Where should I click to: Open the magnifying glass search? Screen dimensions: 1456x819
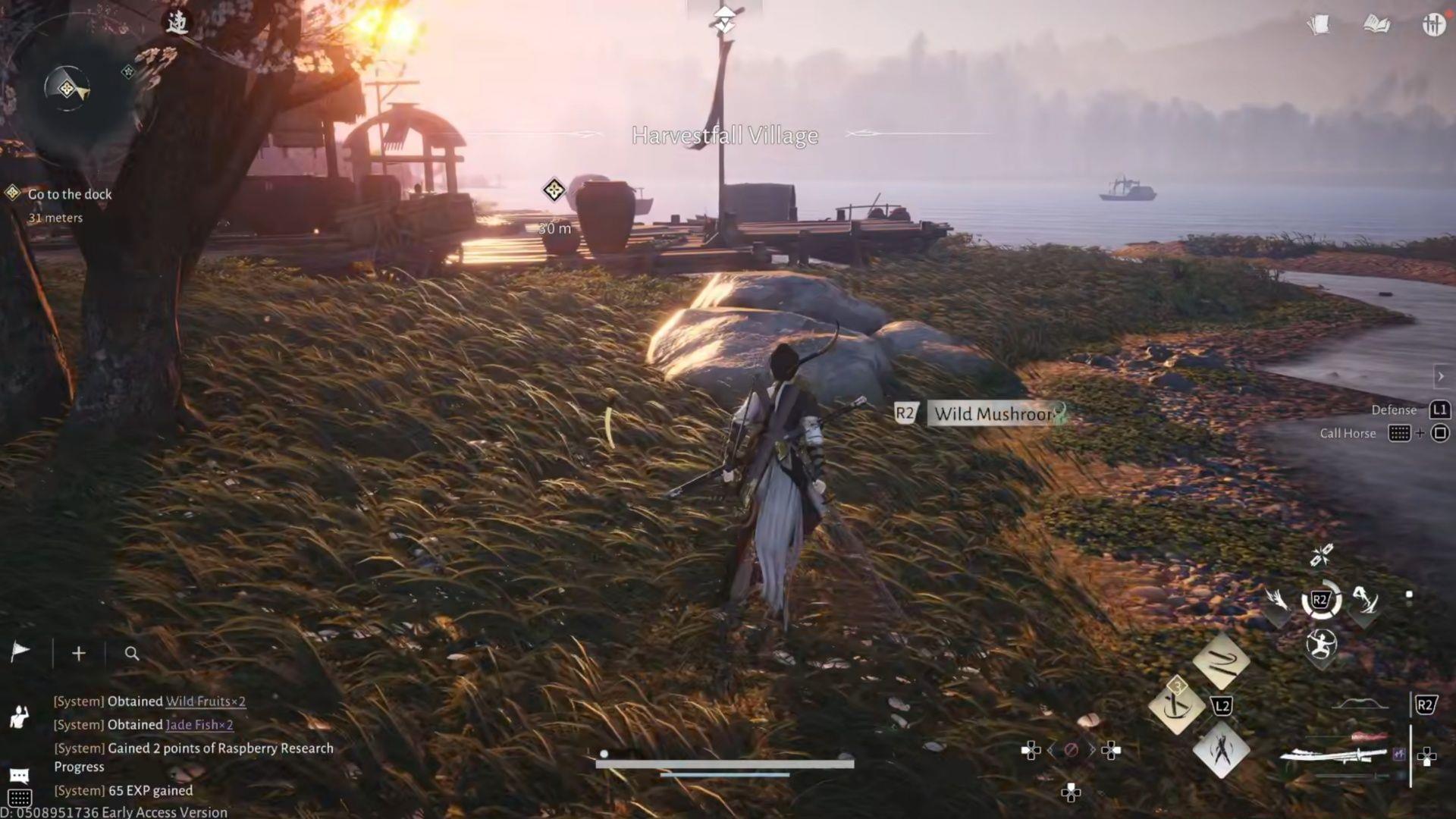(132, 653)
